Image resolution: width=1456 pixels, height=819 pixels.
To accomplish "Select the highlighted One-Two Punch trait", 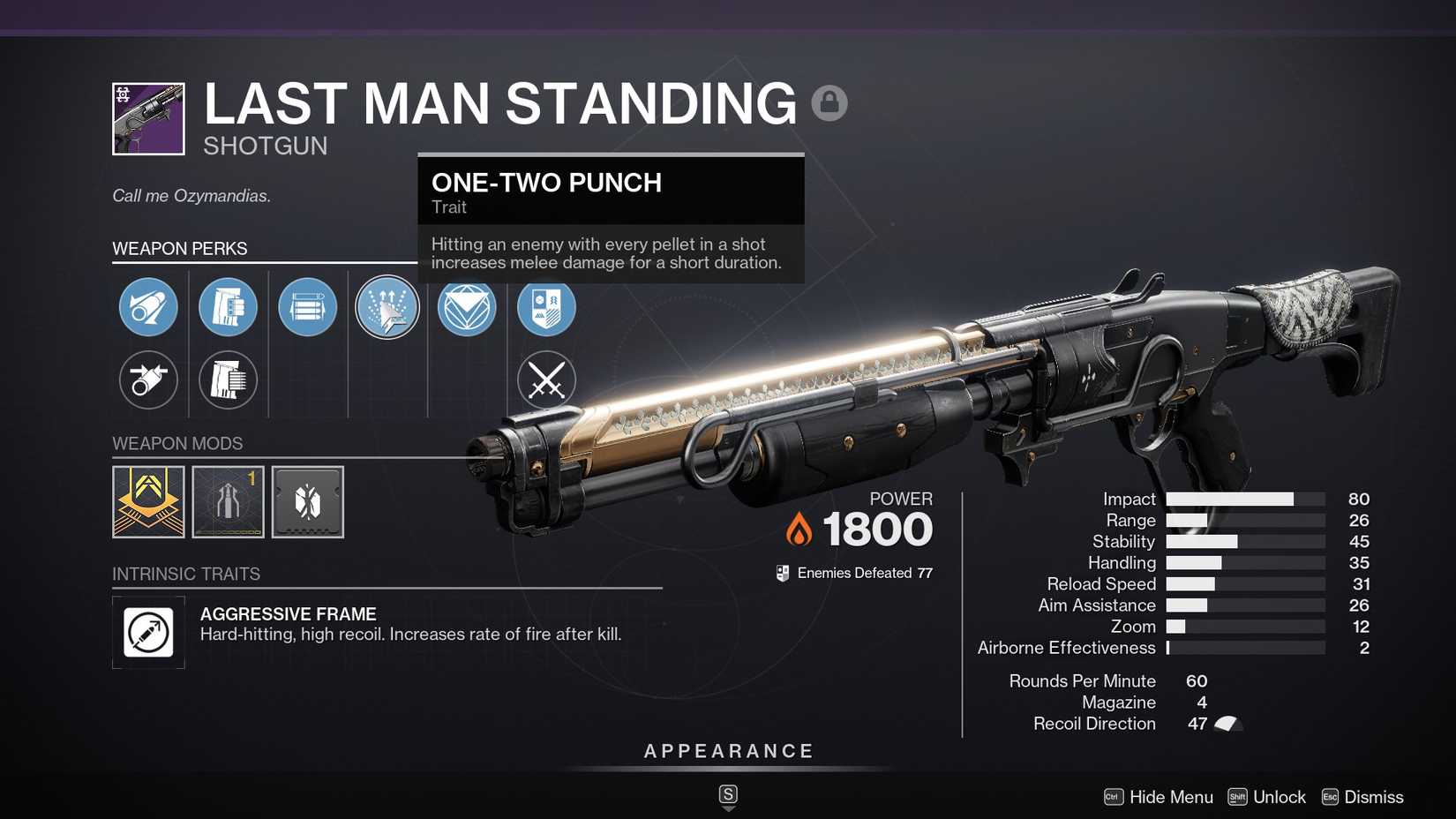I will click(387, 307).
